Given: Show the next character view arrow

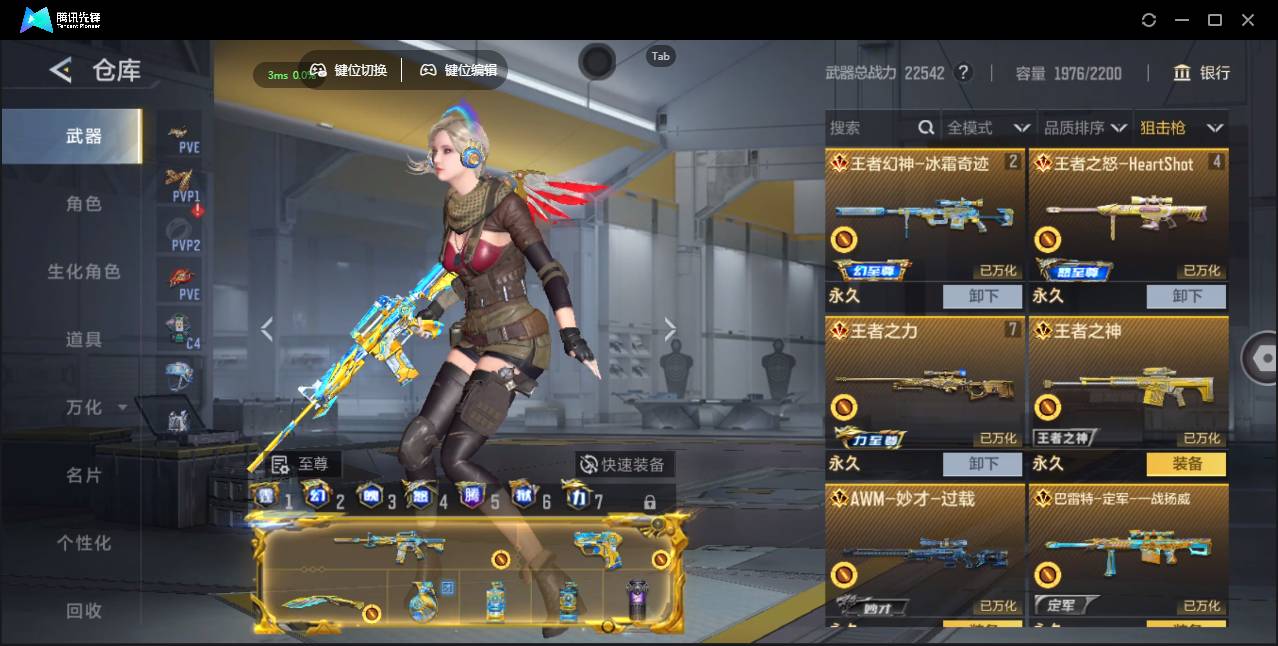Looking at the screenshot, I should (x=670, y=329).
